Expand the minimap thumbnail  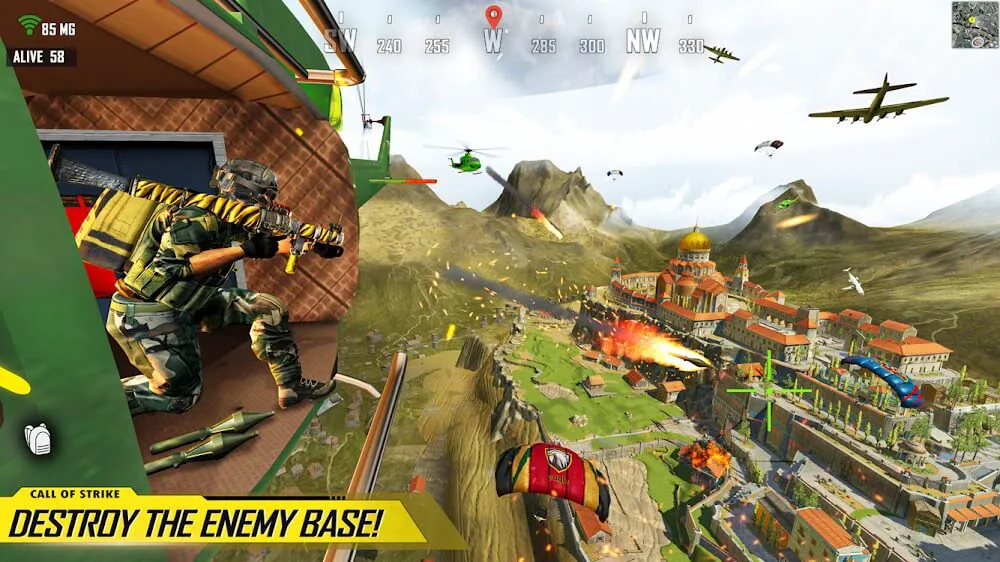tap(974, 24)
